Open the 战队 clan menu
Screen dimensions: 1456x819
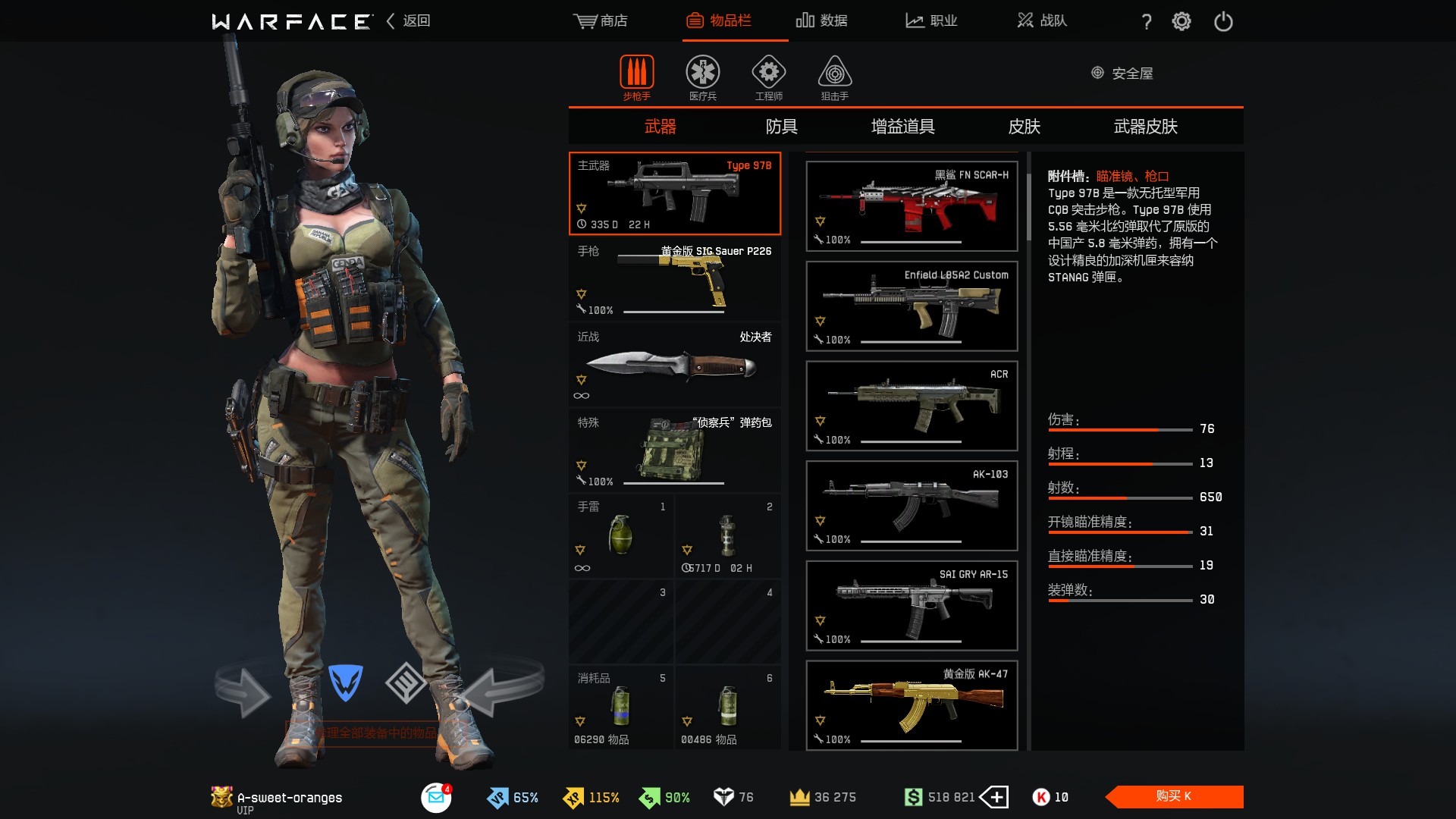point(1043,20)
